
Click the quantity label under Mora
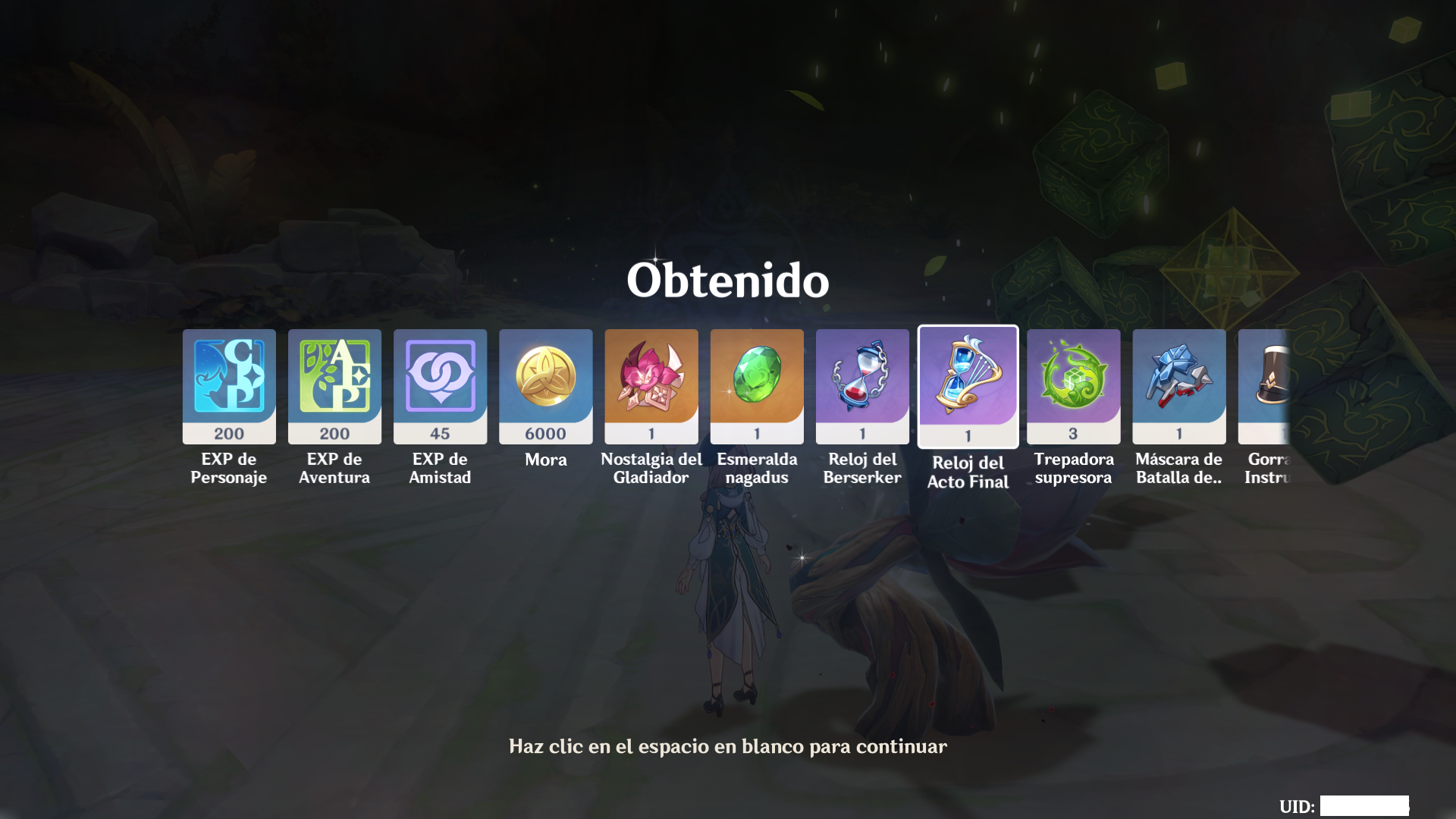[545, 433]
